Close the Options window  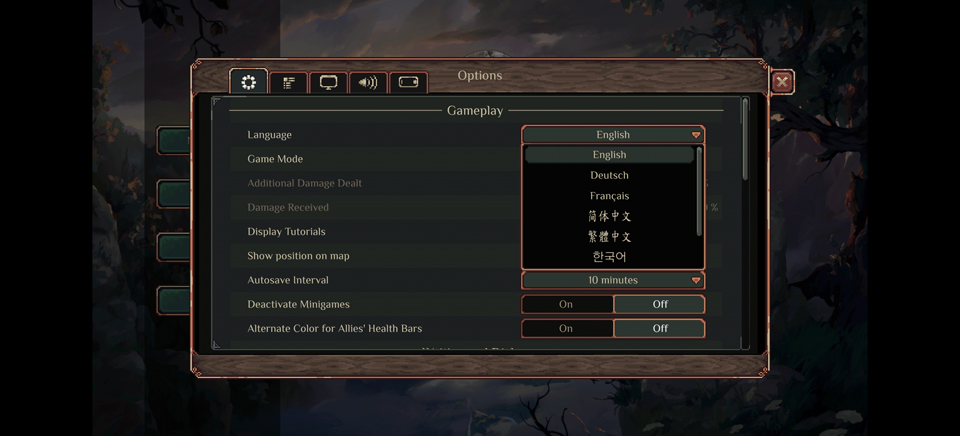[x=782, y=82]
